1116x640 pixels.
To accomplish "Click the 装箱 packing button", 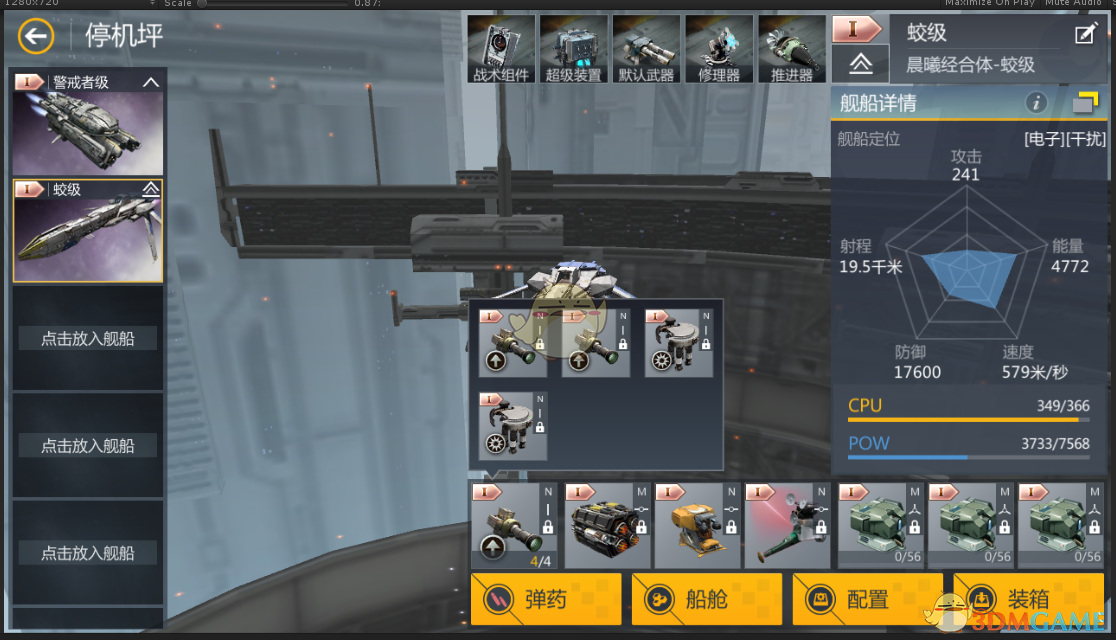I will [1028, 599].
